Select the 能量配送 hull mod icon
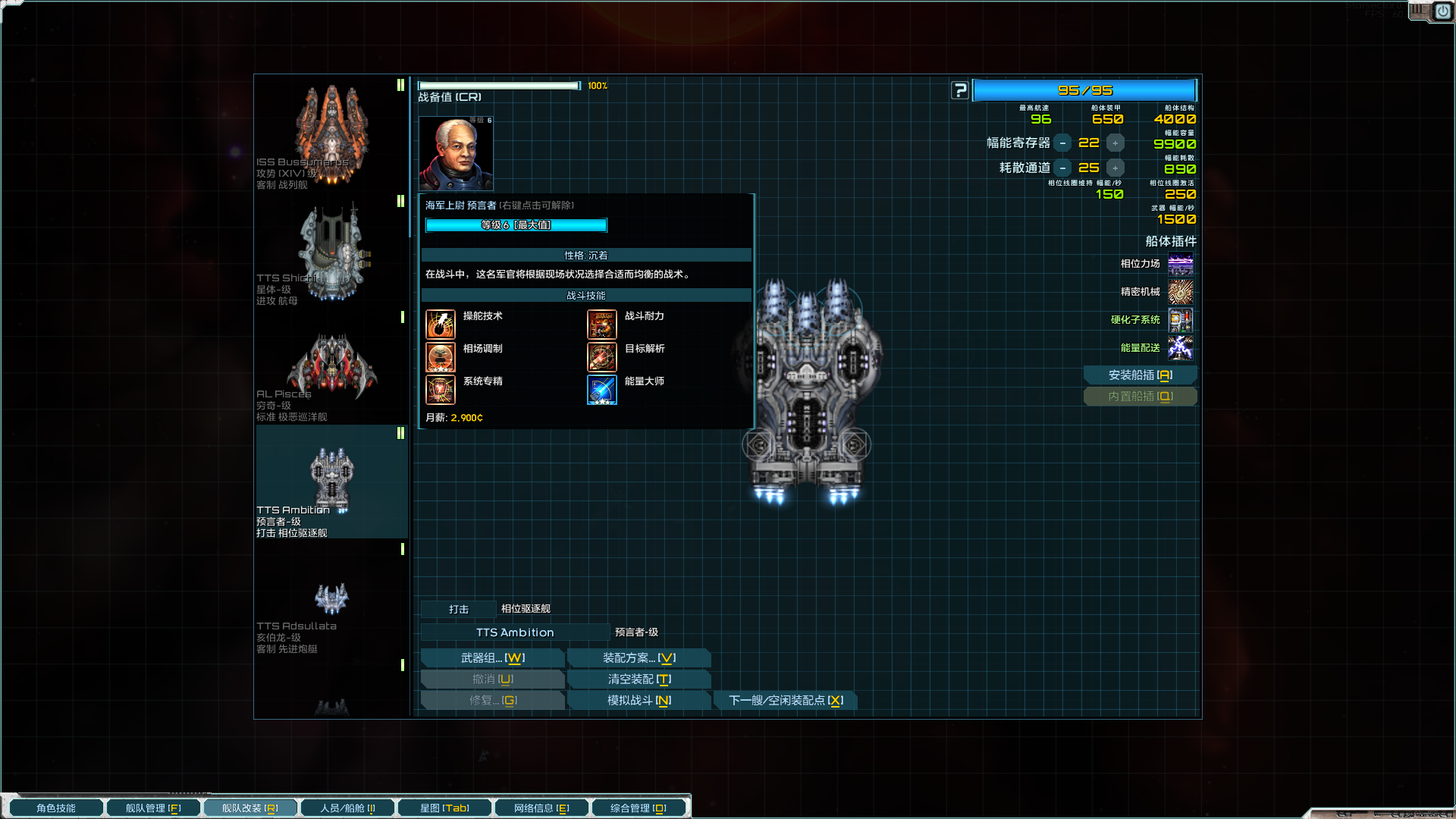 coord(1180,348)
